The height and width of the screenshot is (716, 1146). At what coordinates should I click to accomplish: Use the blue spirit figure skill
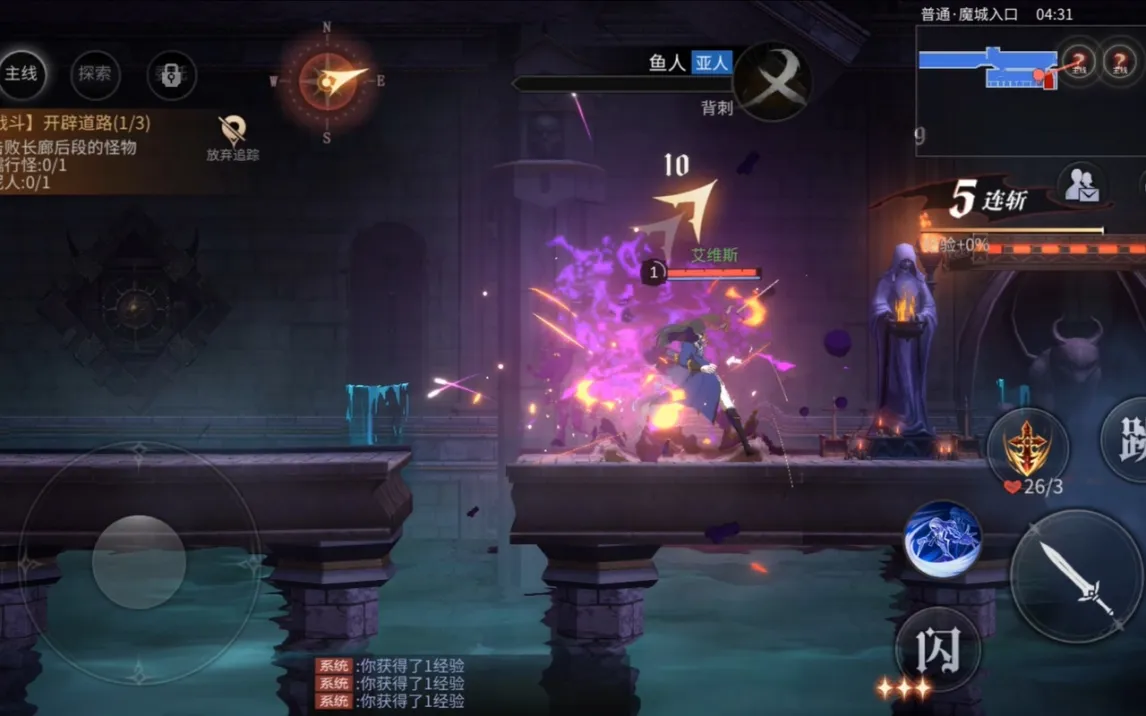pos(943,539)
